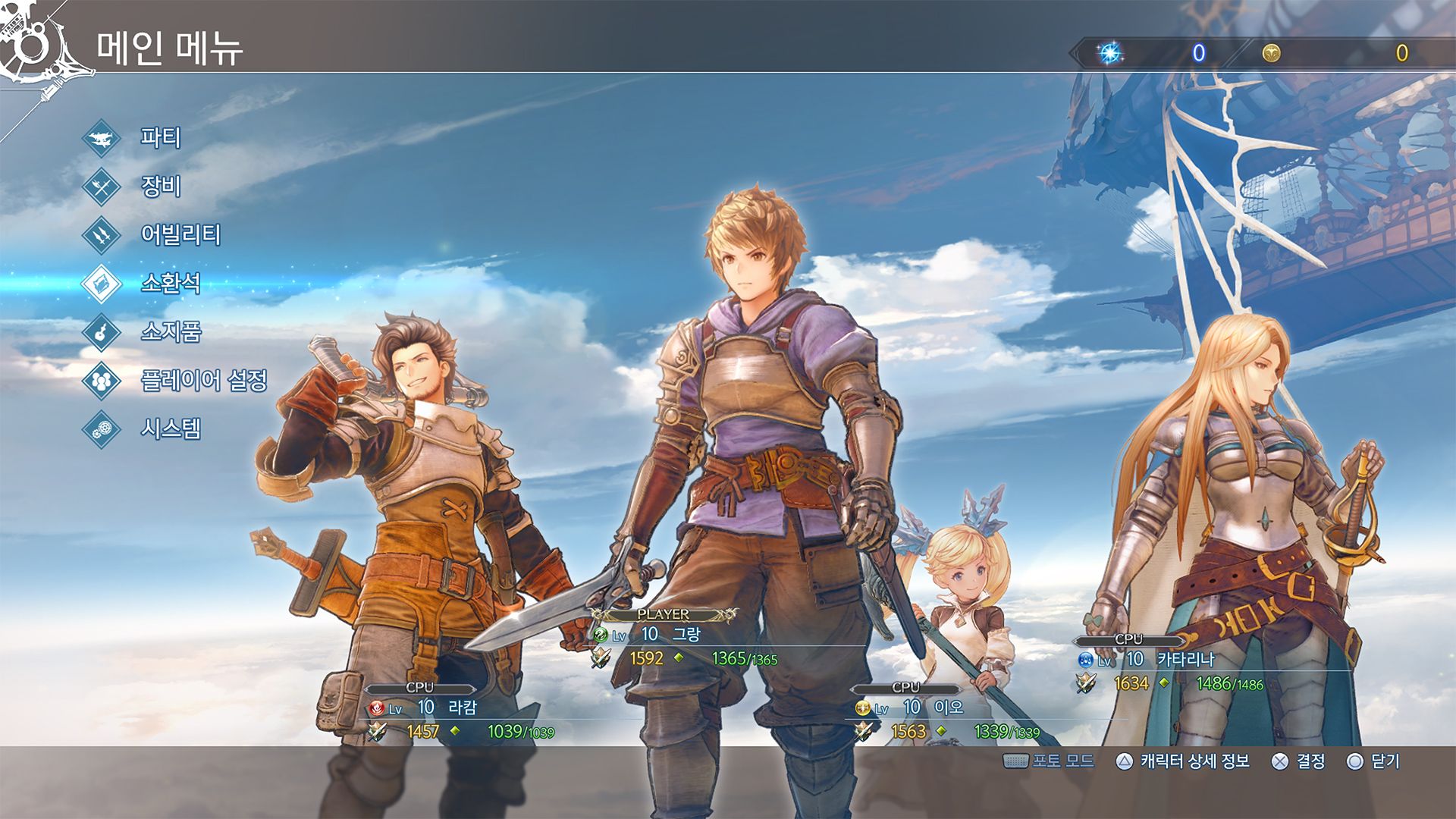Enter 포토 모드

[1062, 761]
